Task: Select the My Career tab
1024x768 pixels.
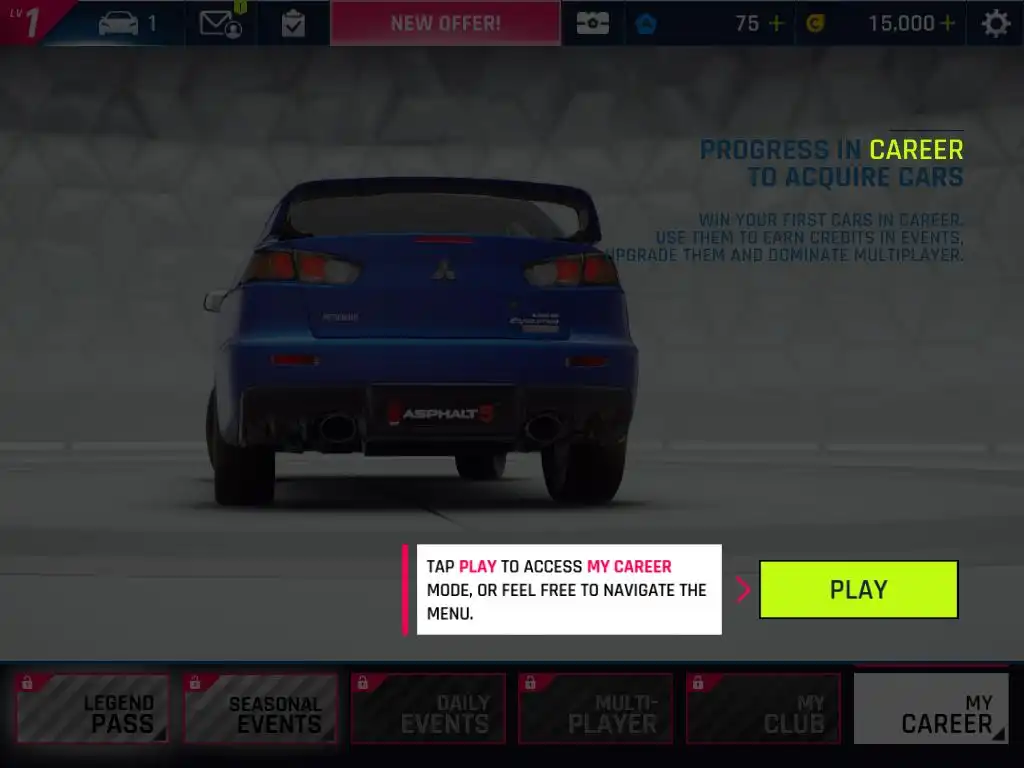Action: click(931, 708)
